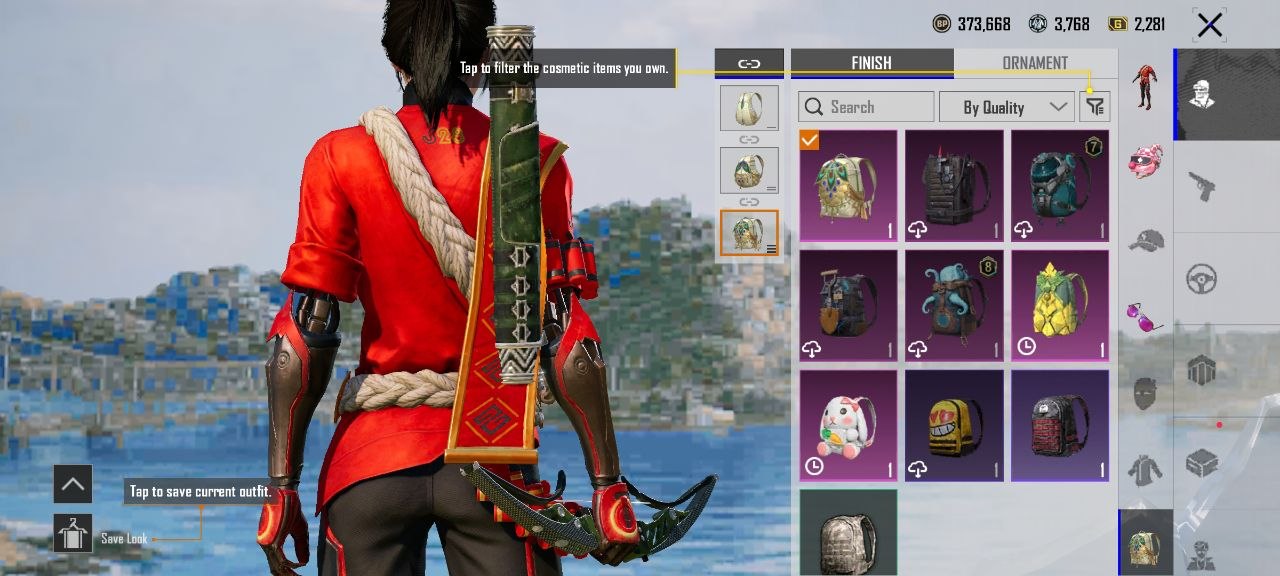
Task: Switch to the Ornament tab
Action: 1035,63
